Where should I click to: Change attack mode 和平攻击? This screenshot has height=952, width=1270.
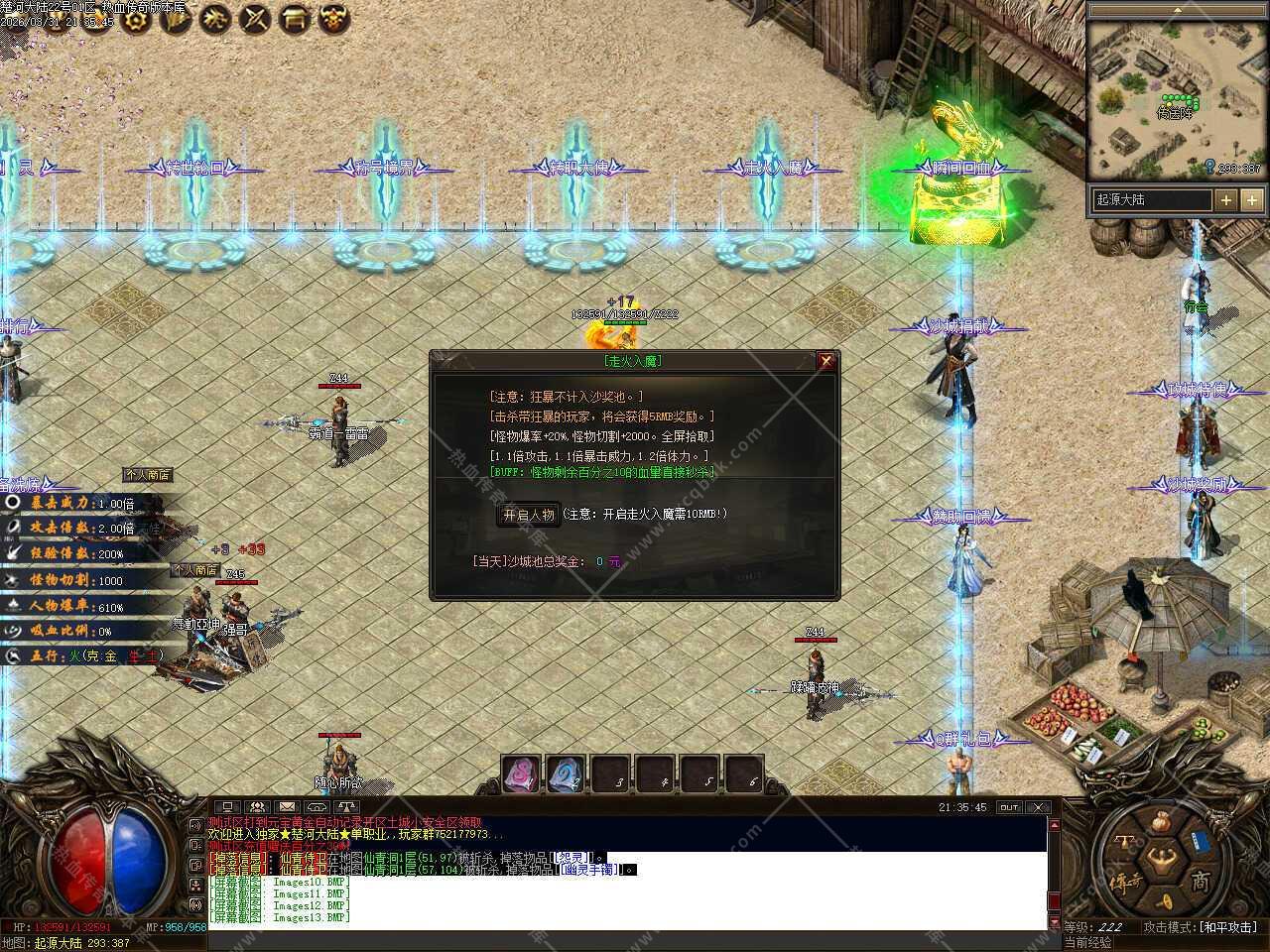1226,927
